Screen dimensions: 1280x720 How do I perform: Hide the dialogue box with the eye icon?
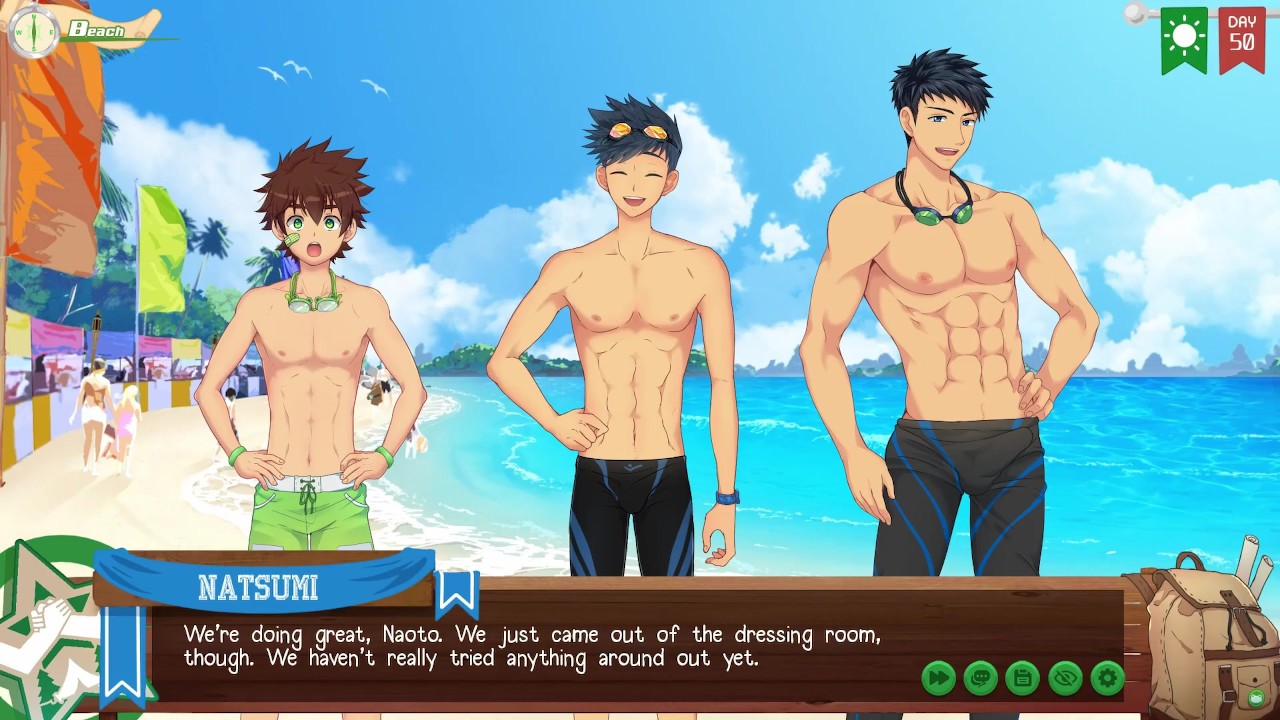1065,679
